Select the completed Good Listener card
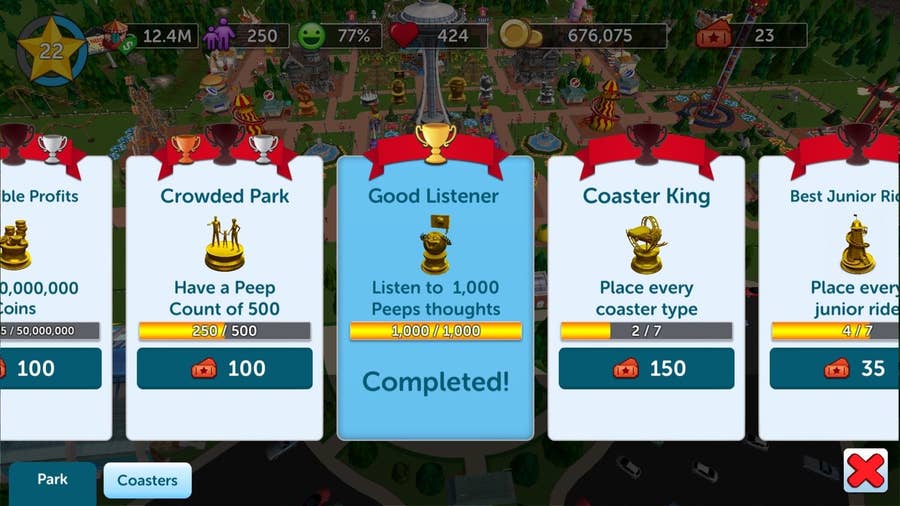The width and height of the screenshot is (900, 506). tap(435, 290)
